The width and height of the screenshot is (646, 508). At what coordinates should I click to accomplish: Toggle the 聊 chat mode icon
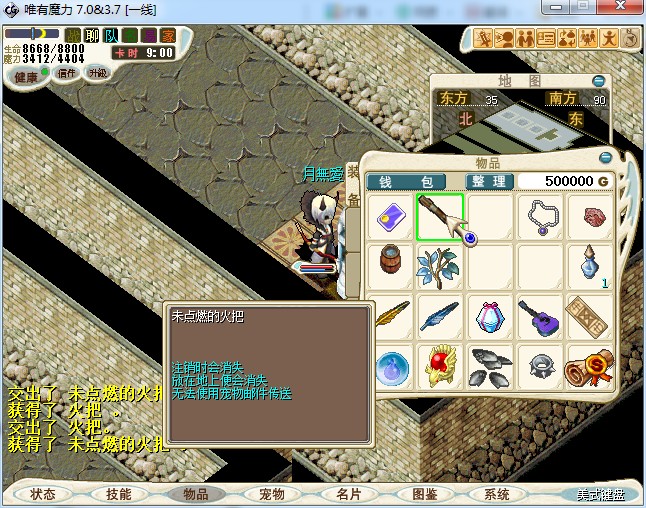[x=92, y=35]
